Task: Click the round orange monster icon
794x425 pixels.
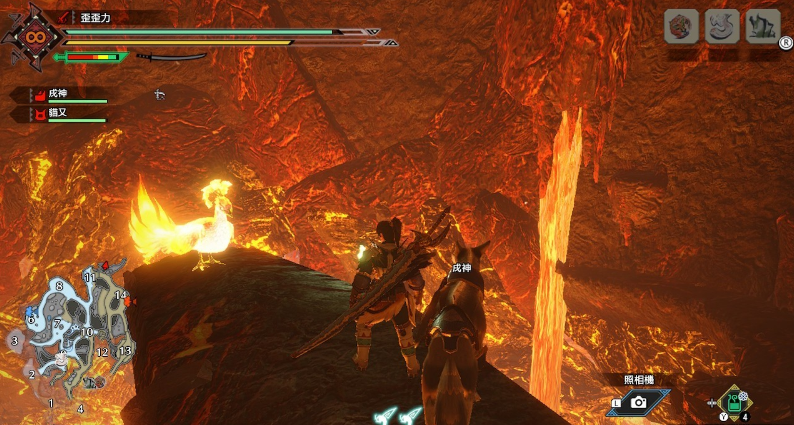Action: pos(680,26)
